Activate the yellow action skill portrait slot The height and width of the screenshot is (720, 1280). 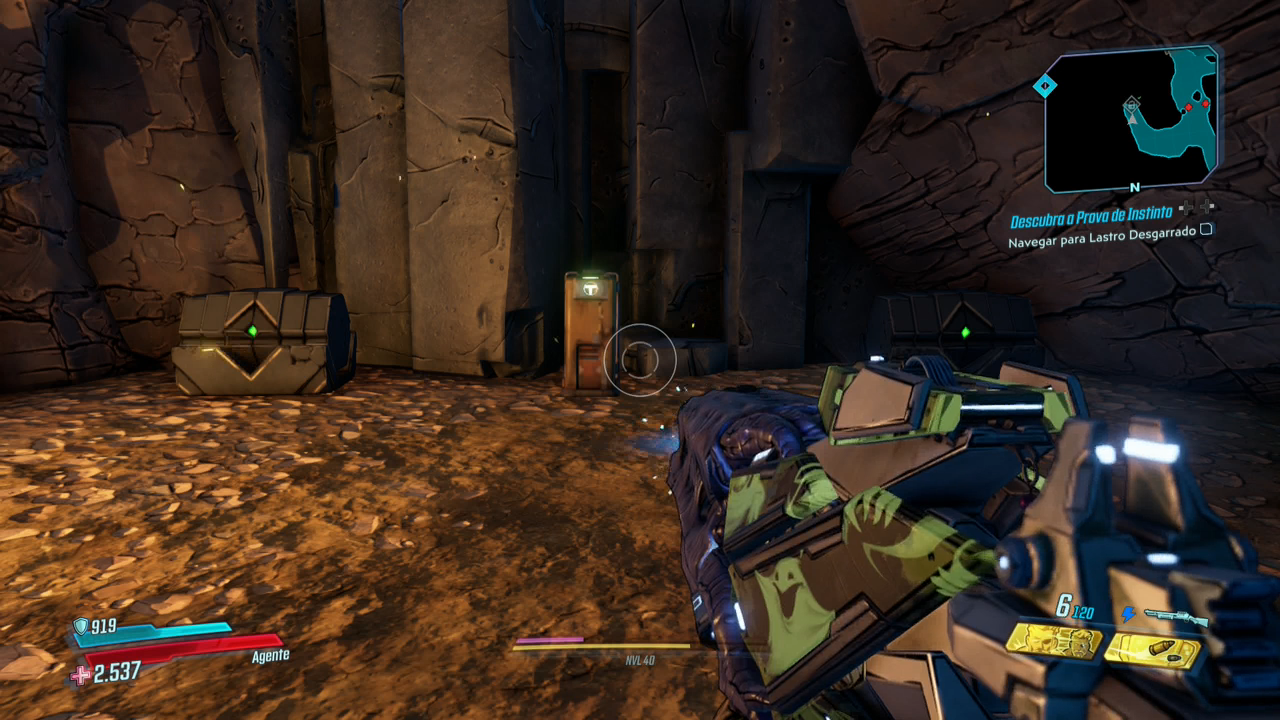coord(1053,642)
